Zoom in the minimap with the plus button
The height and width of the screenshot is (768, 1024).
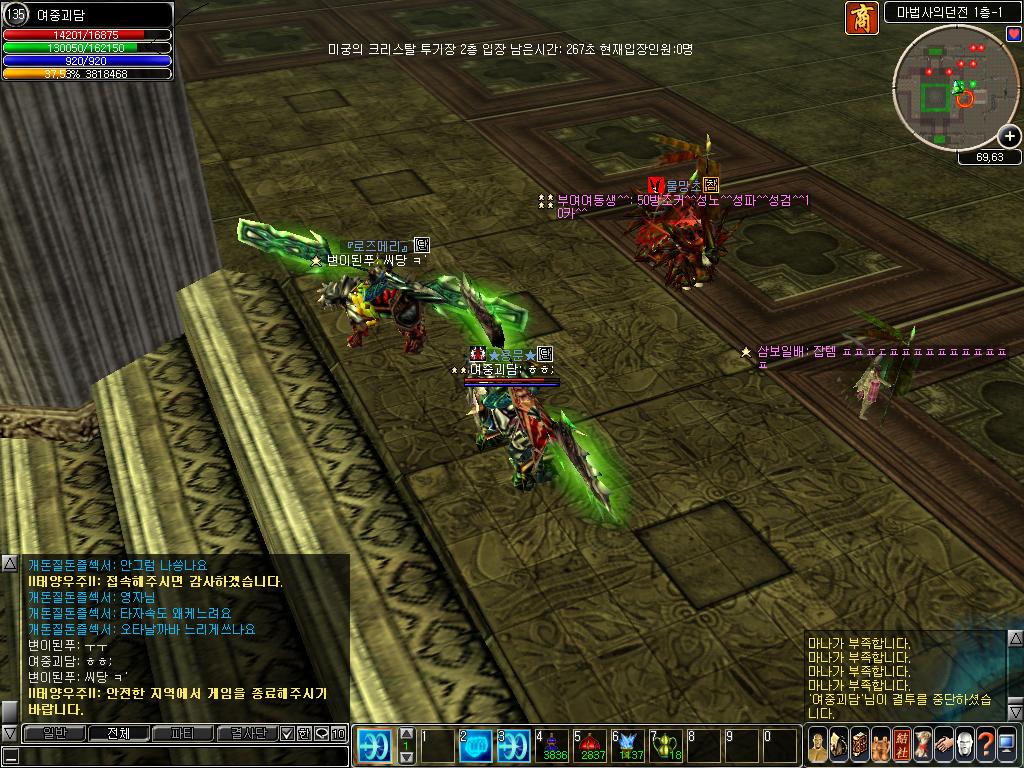pos(1010,136)
